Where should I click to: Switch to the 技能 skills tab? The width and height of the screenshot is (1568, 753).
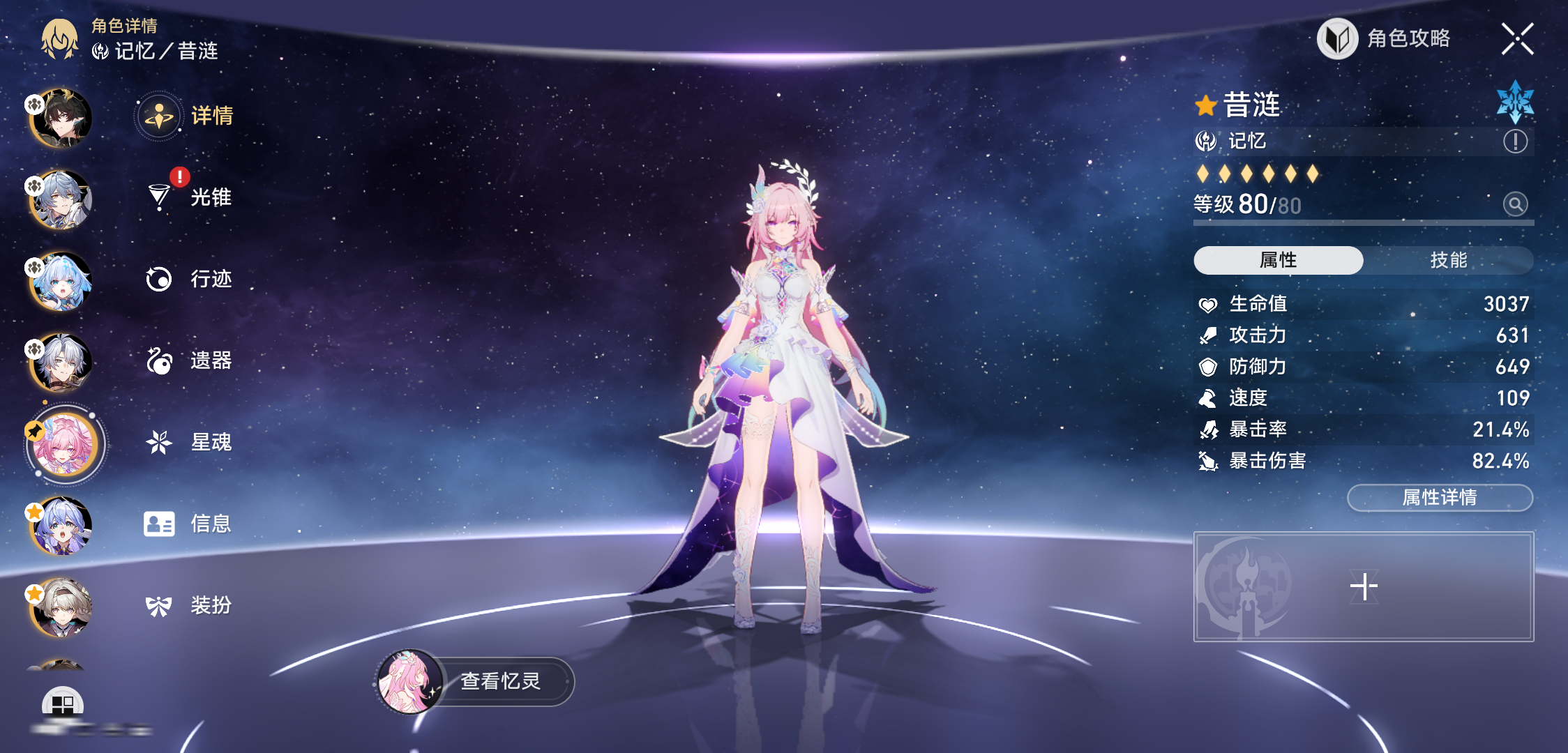coord(1448,260)
